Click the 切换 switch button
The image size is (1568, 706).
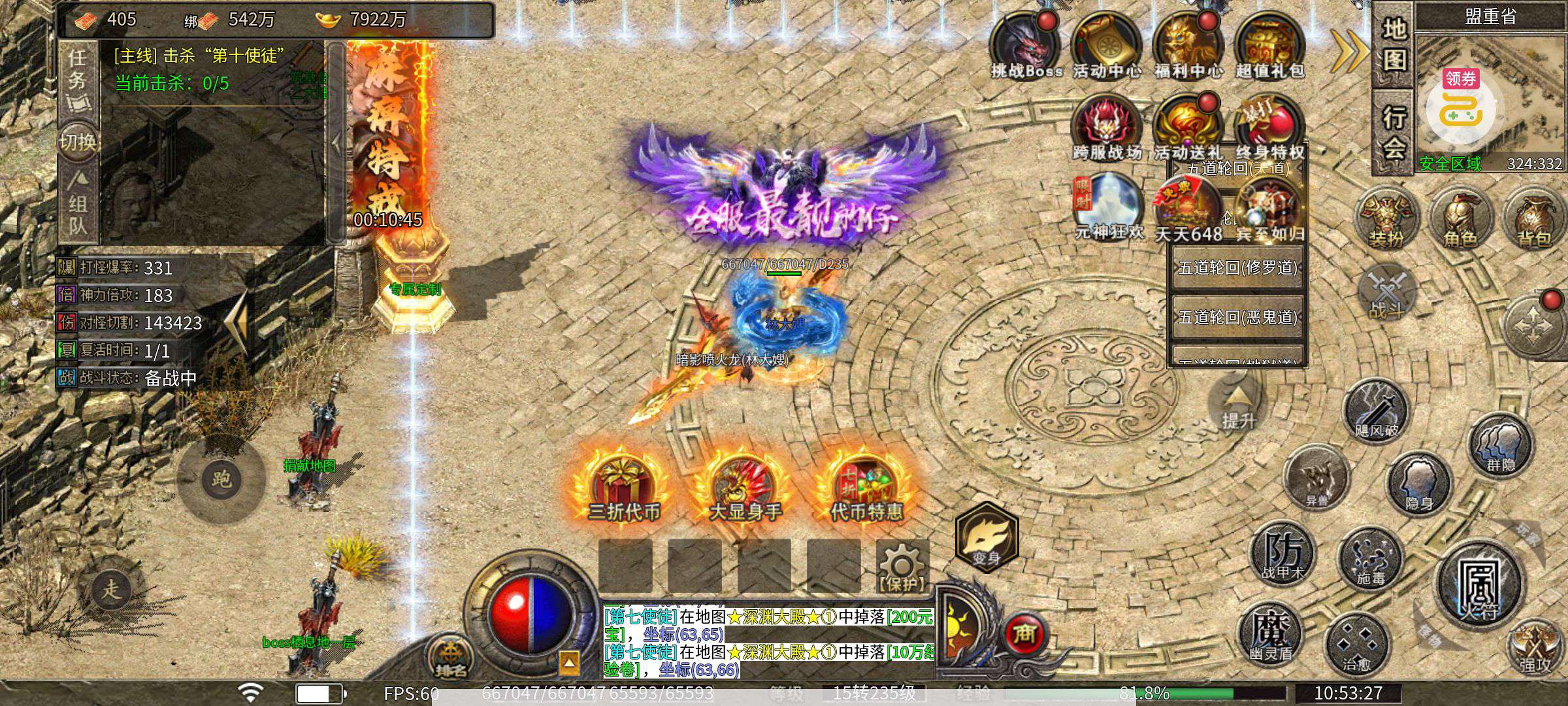coord(78,141)
